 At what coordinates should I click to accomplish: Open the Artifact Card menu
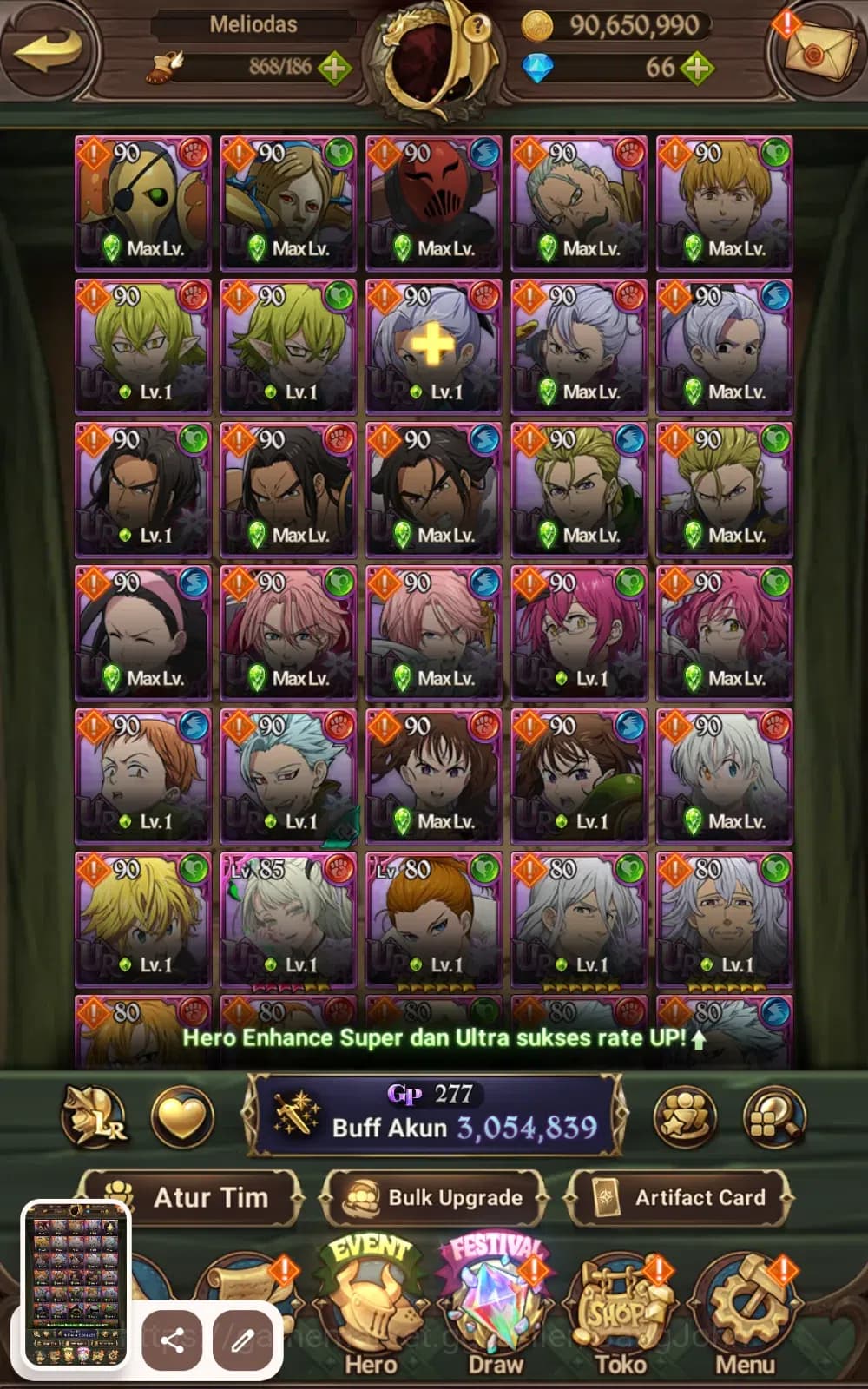tap(680, 1198)
